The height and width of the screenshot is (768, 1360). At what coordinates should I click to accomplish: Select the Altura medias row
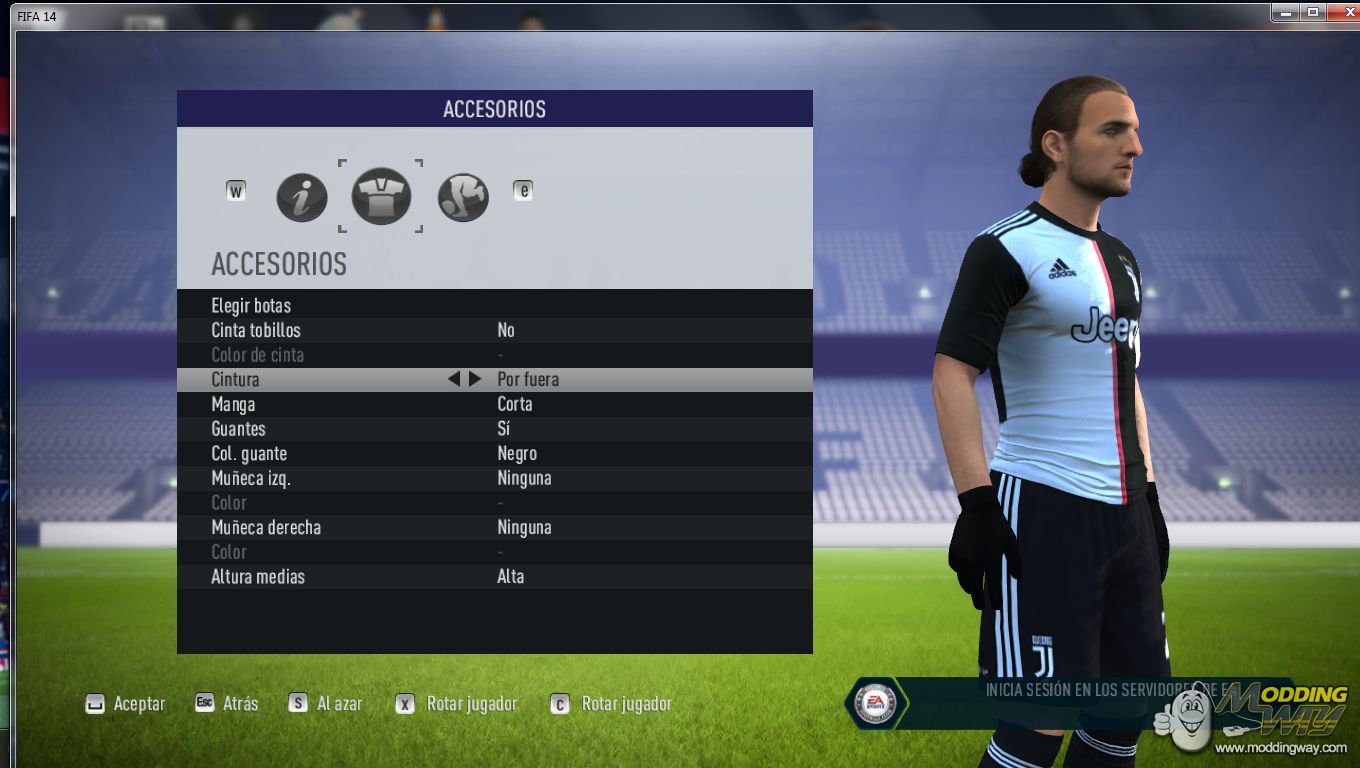click(x=258, y=576)
